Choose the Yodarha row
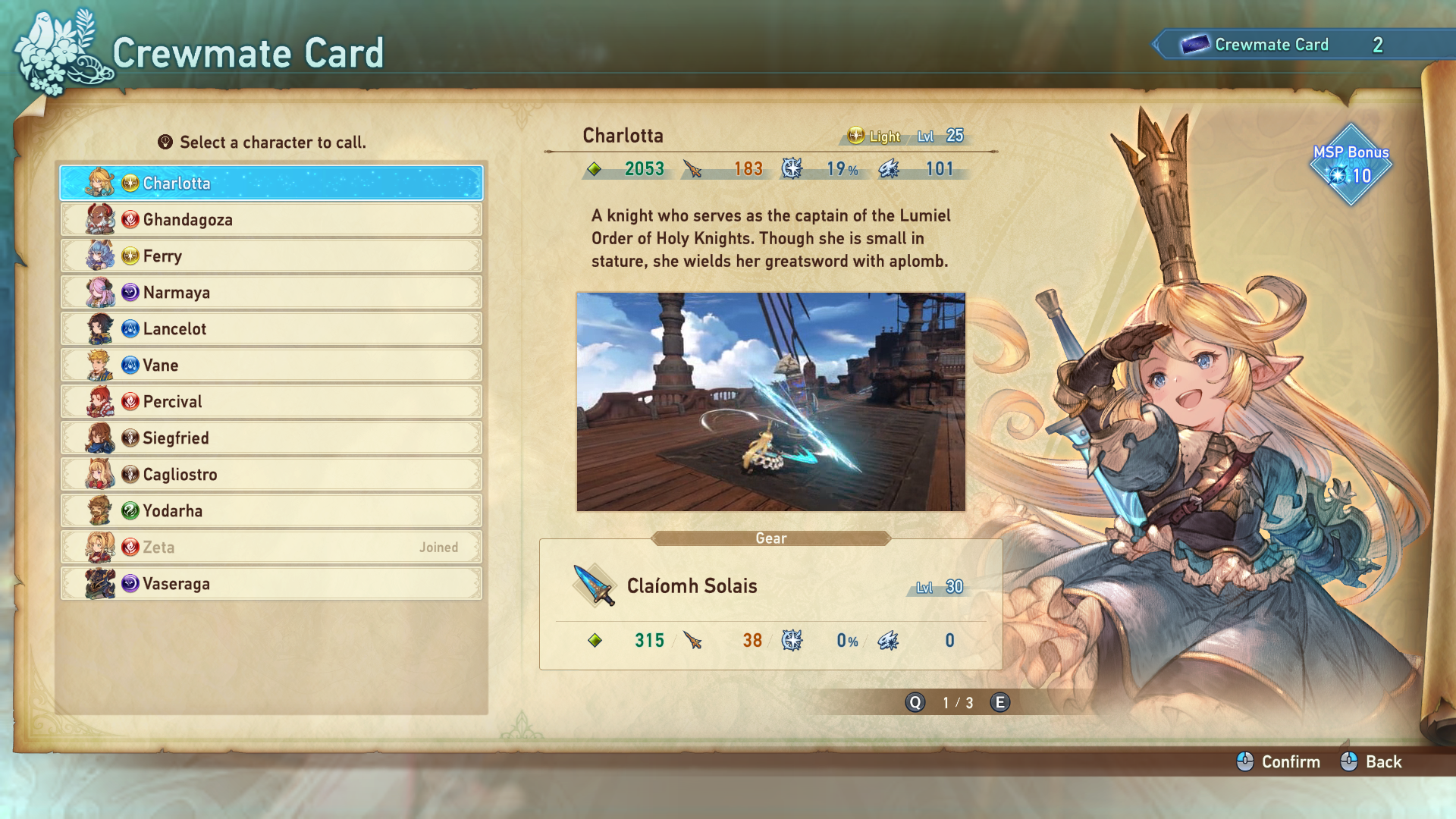 [271, 511]
